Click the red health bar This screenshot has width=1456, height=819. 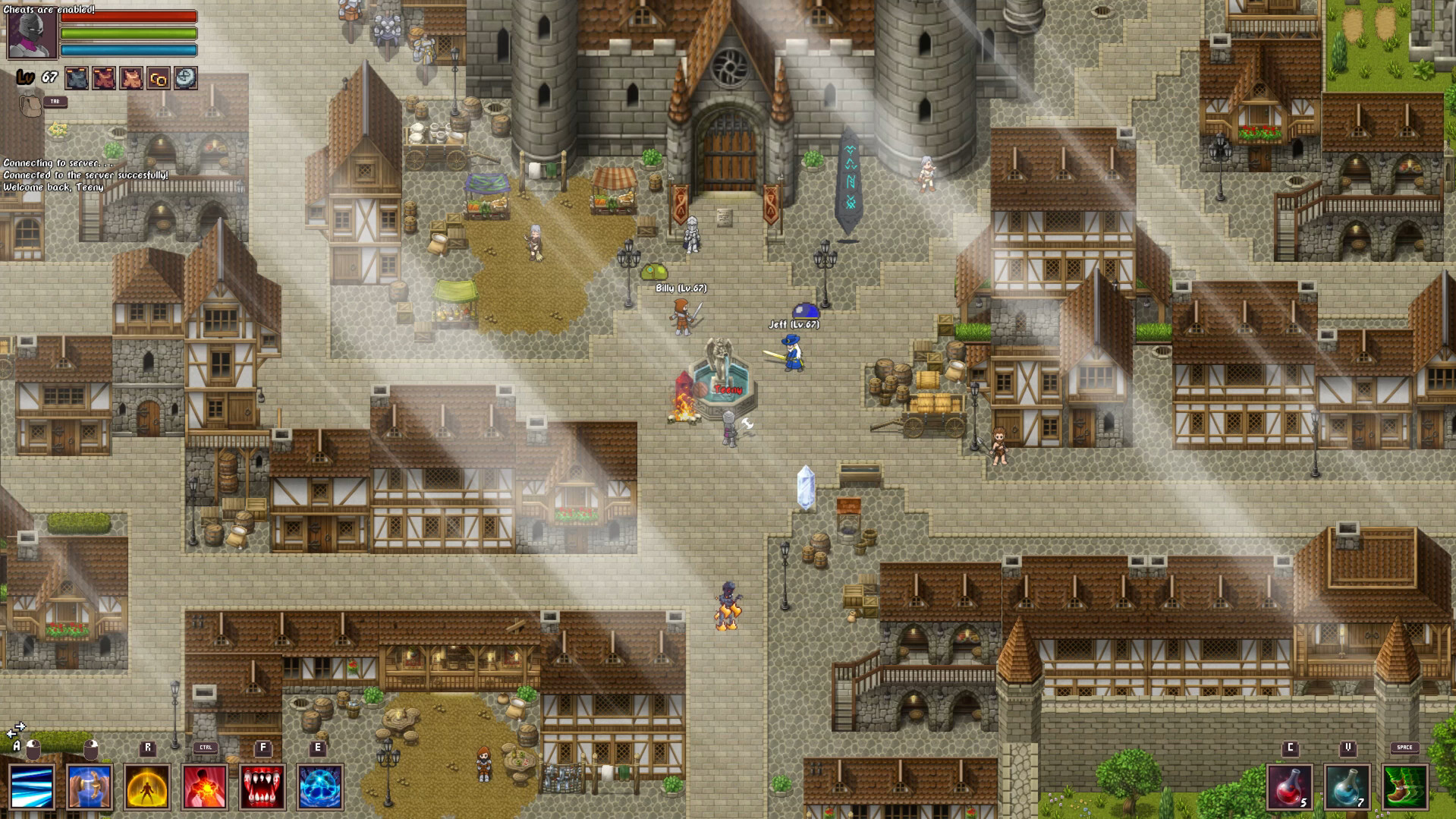click(x=129, y=17)
